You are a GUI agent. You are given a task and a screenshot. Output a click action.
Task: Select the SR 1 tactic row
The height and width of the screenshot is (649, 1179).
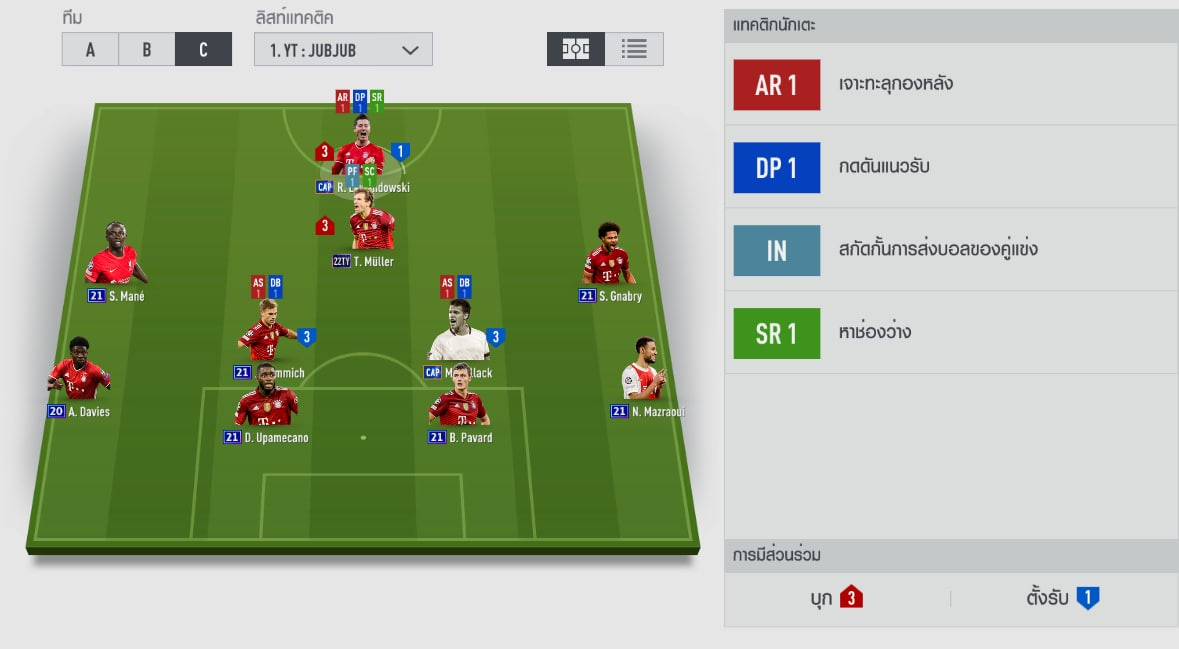coord(950,333)
